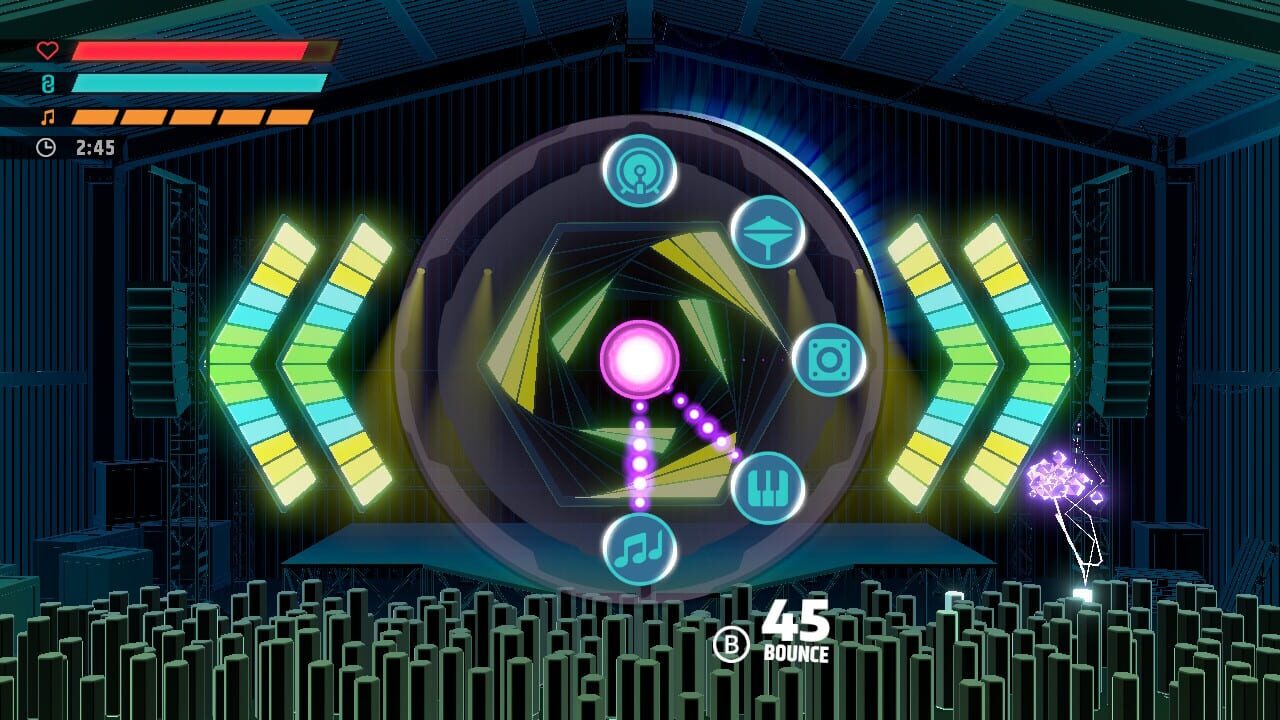The width and height of the screenshot is (1280, 720).
Task: Select the theremin antenna node at the top
Action: pyautogui.click(x=641, y=172)
